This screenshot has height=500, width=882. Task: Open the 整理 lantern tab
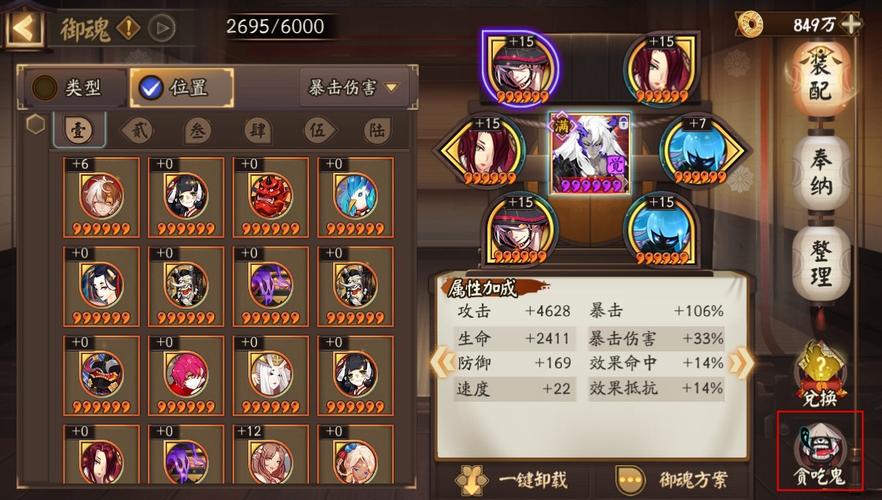[821, 262]
